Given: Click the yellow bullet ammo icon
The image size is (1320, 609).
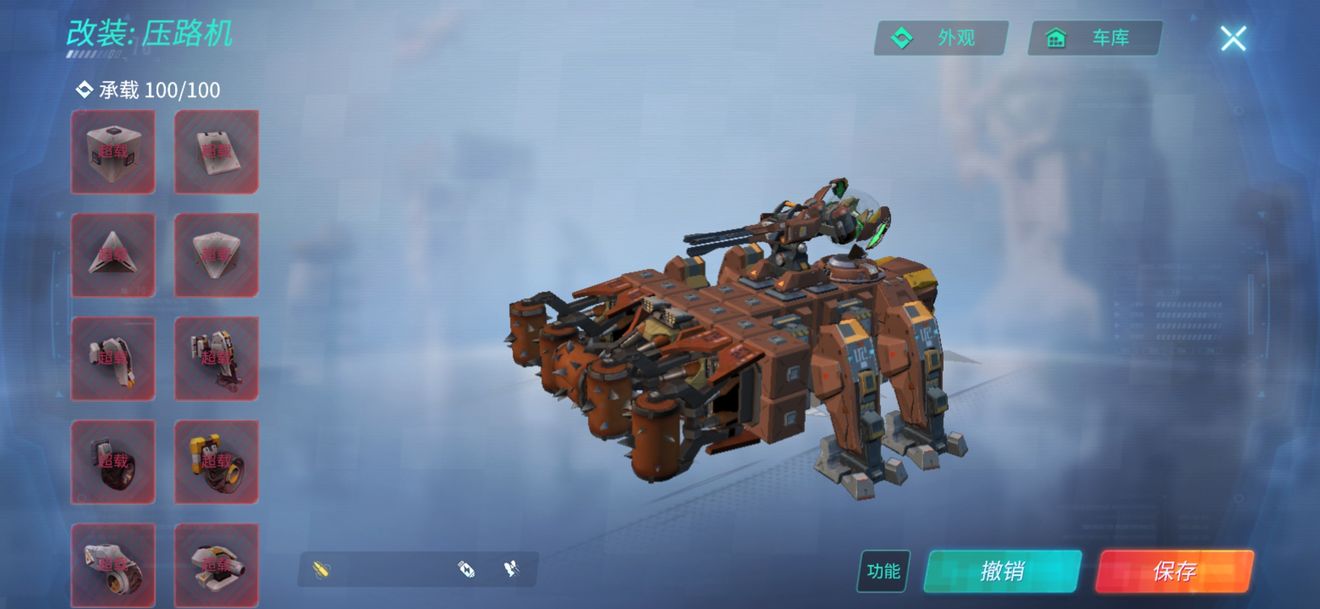Looking at the screenshot, I should tap(320, 570).
